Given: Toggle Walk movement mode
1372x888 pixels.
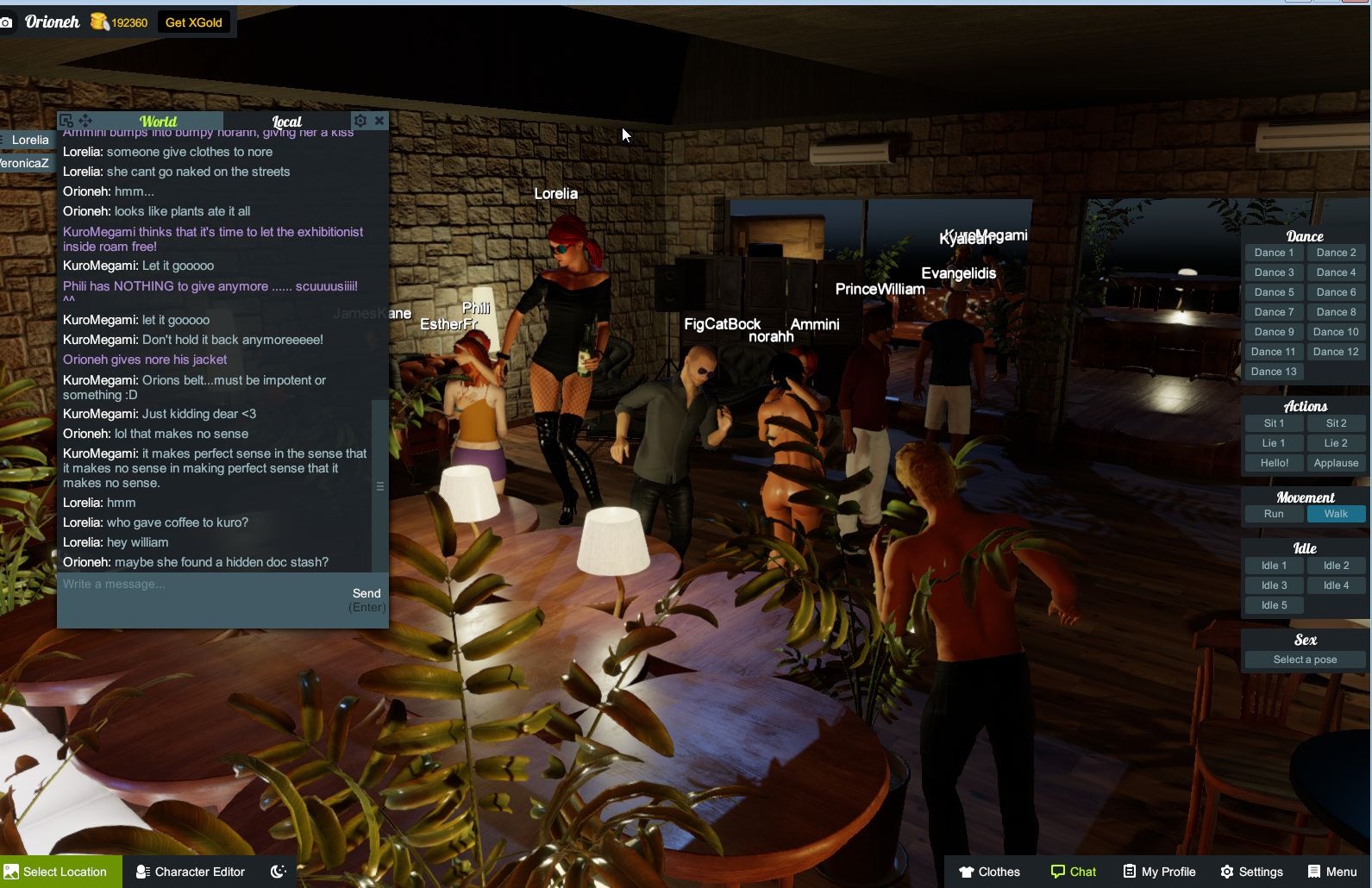Looking at the screenshot, I should pos(1336,513).
